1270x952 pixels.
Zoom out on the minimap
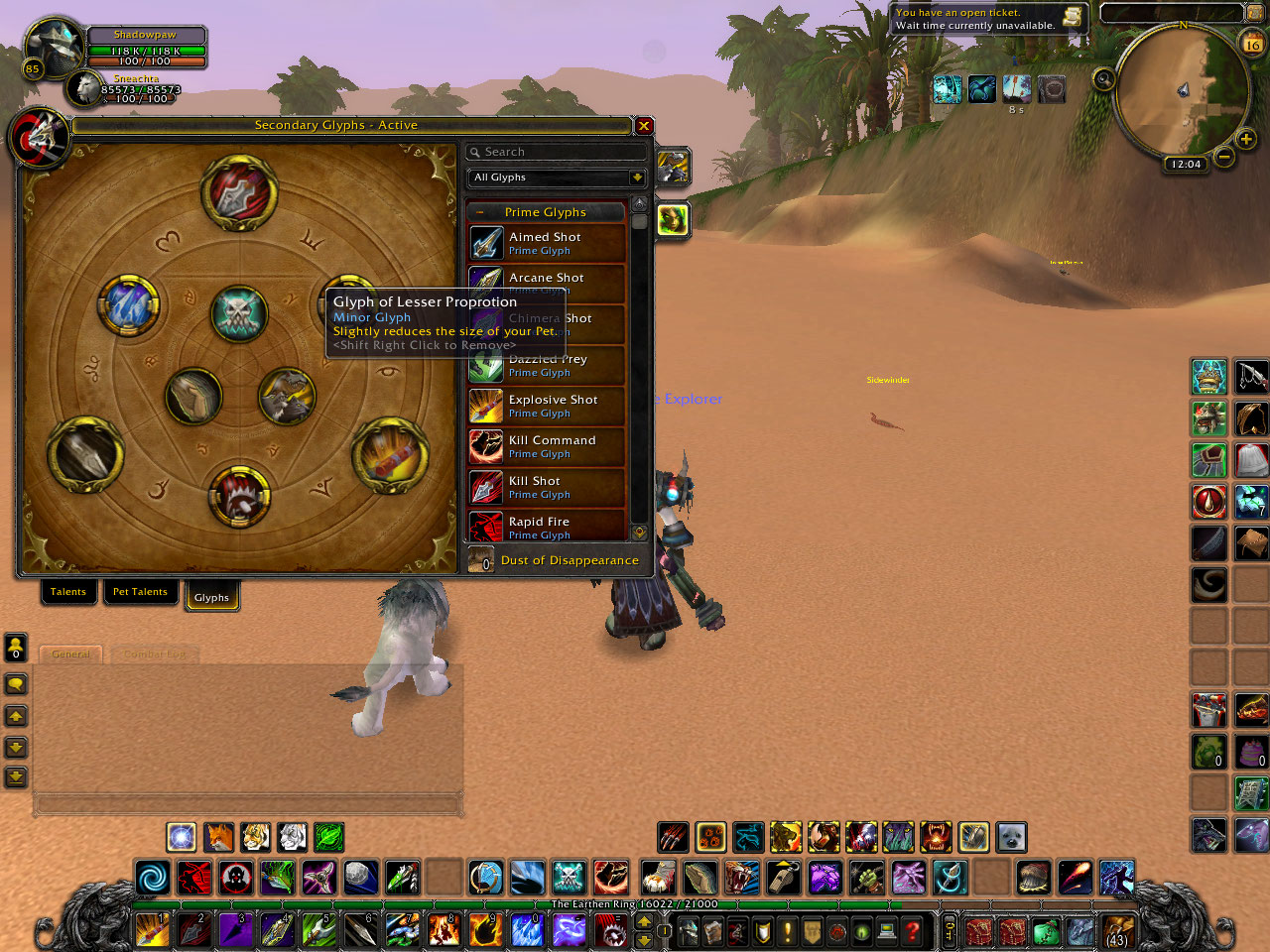coord(1224,157)
